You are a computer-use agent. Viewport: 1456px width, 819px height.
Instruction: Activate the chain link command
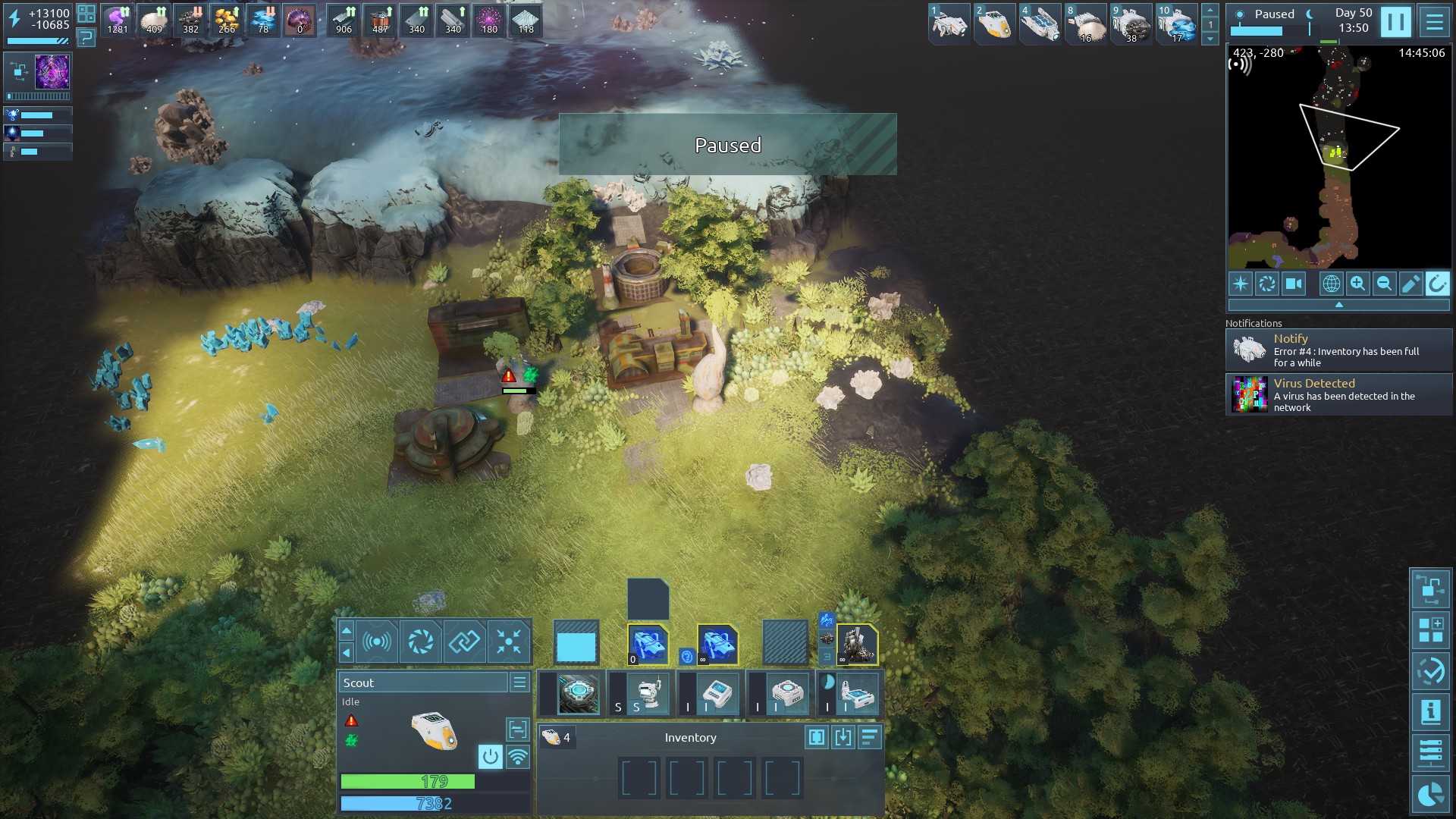(464, 642)
